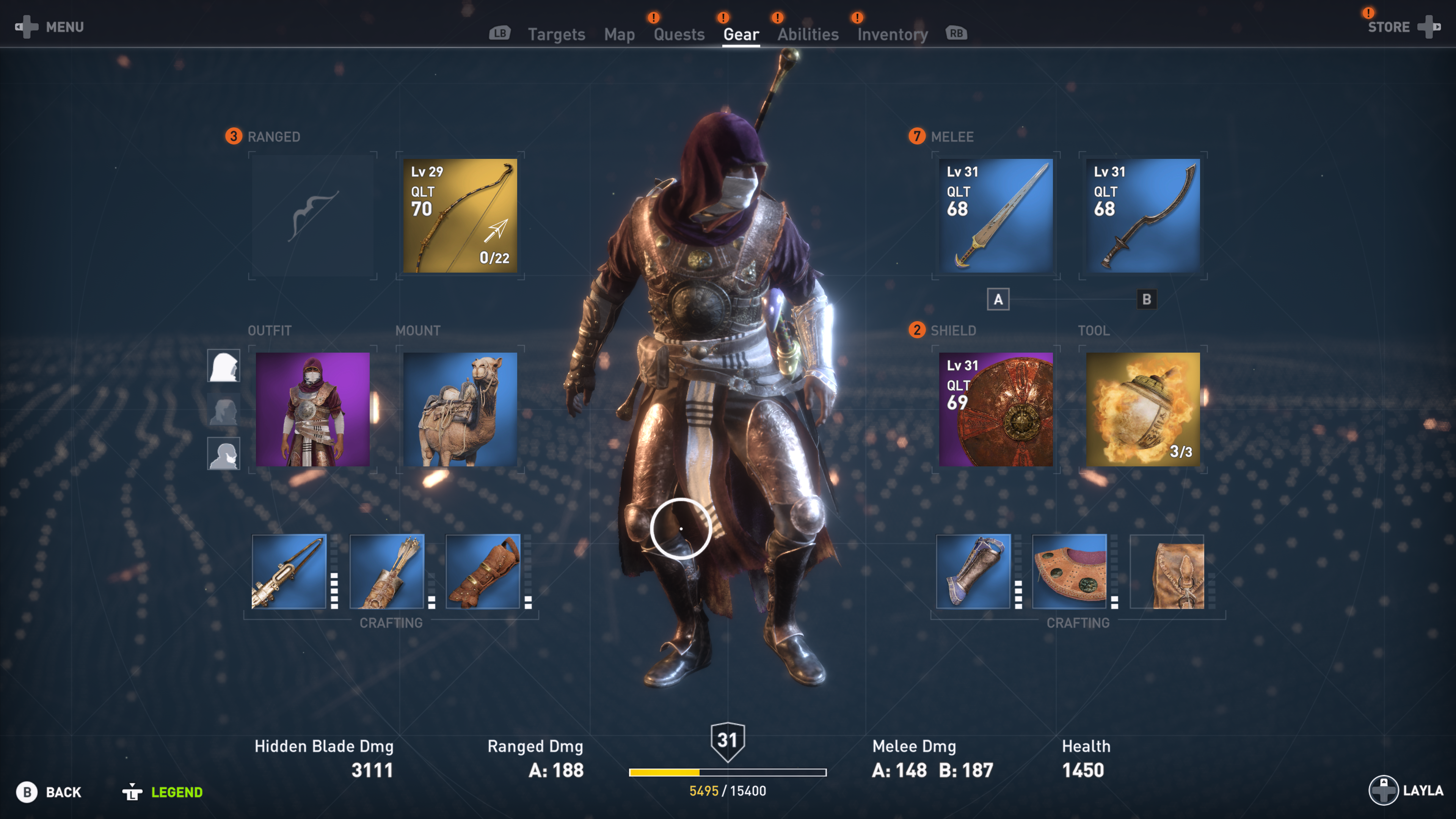This screenshot has width=1456, height=819.
Task: Open the hidden blade crafting slot
Action: 289,571
